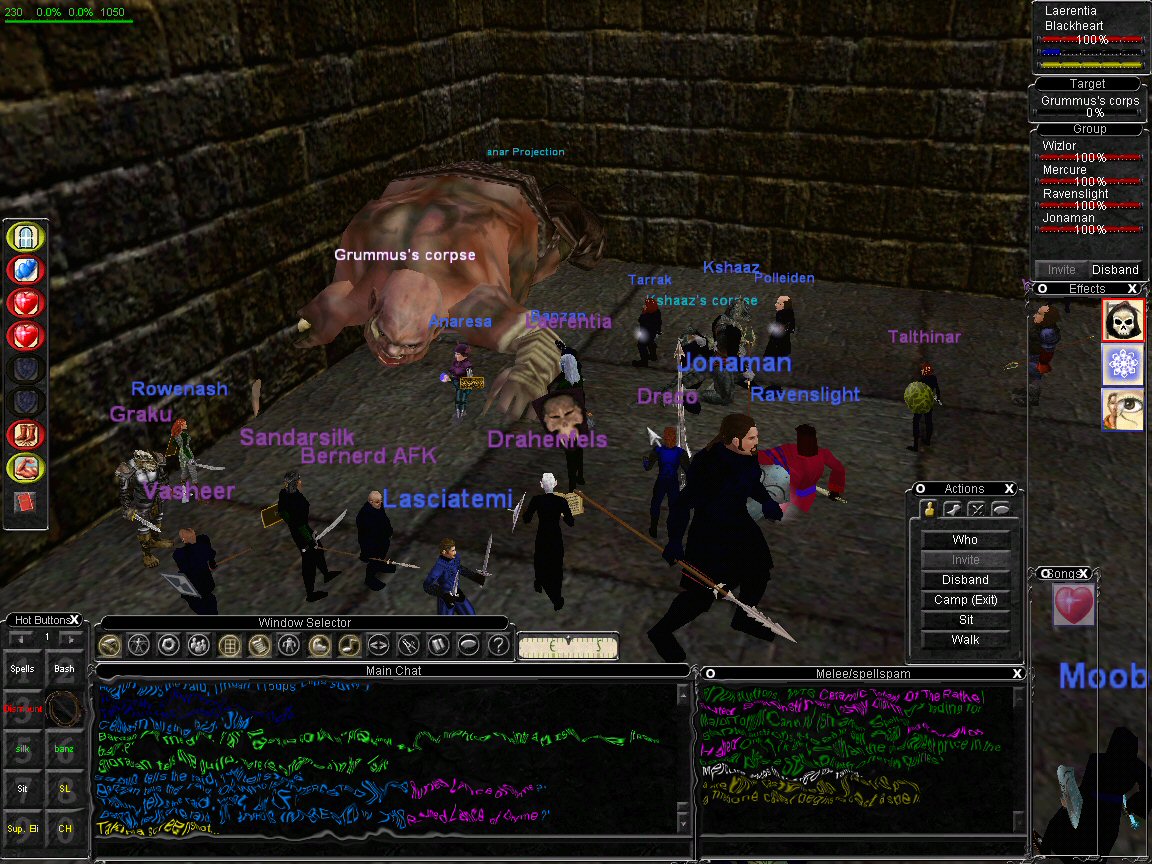Screen dimensions: 1152x864
Task: Activate the Bash hot button
Action: click(64, 669)
